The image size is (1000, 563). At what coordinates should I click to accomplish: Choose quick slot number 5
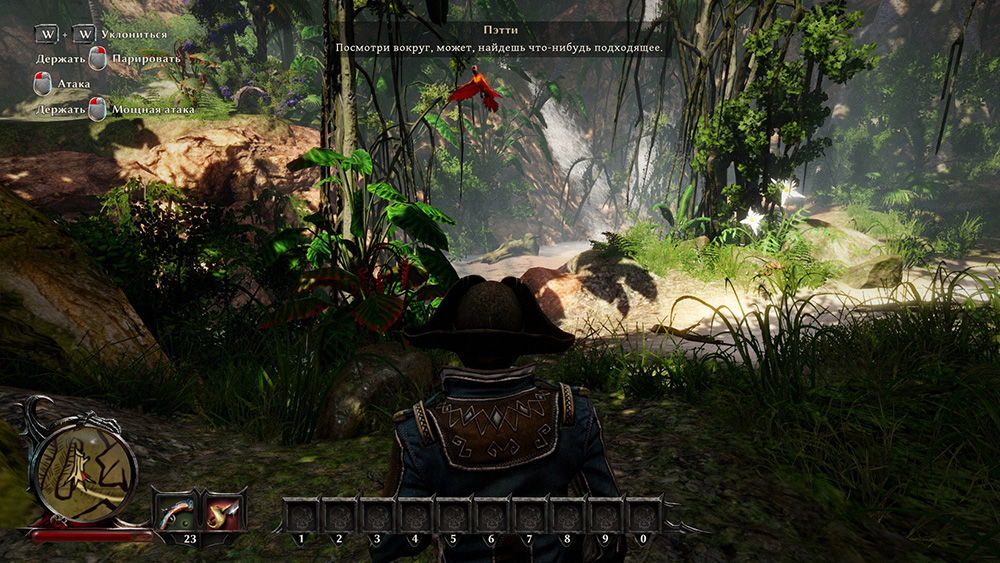453,515
